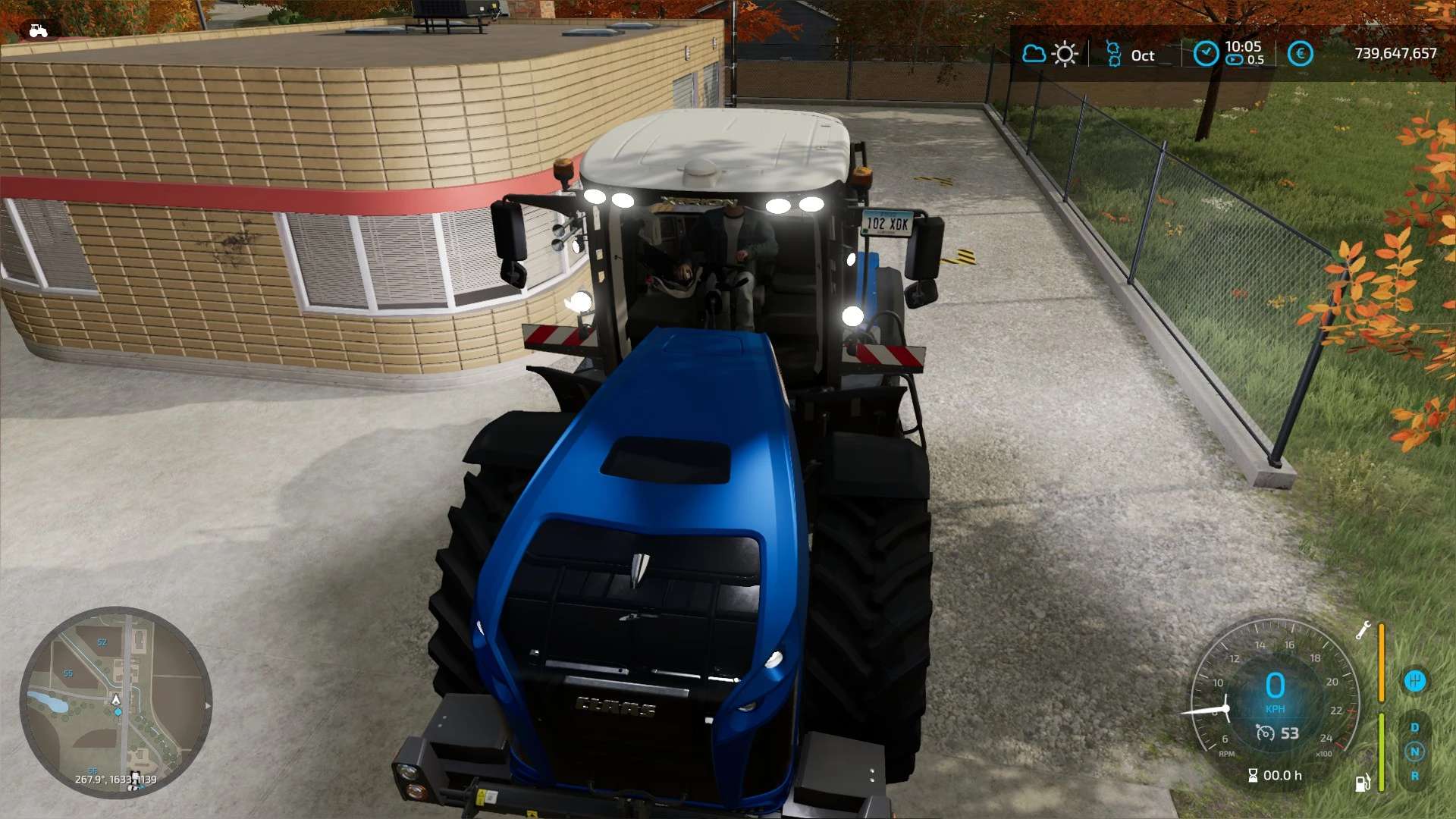Click the tractor icon in the top corner
1456x819 pixels.
tap(38, 30)
